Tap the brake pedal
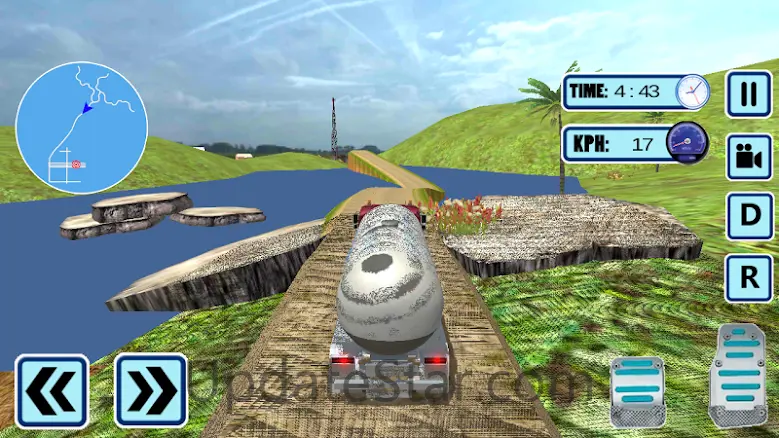The image size is (779, 438). (x=637, y=391)
